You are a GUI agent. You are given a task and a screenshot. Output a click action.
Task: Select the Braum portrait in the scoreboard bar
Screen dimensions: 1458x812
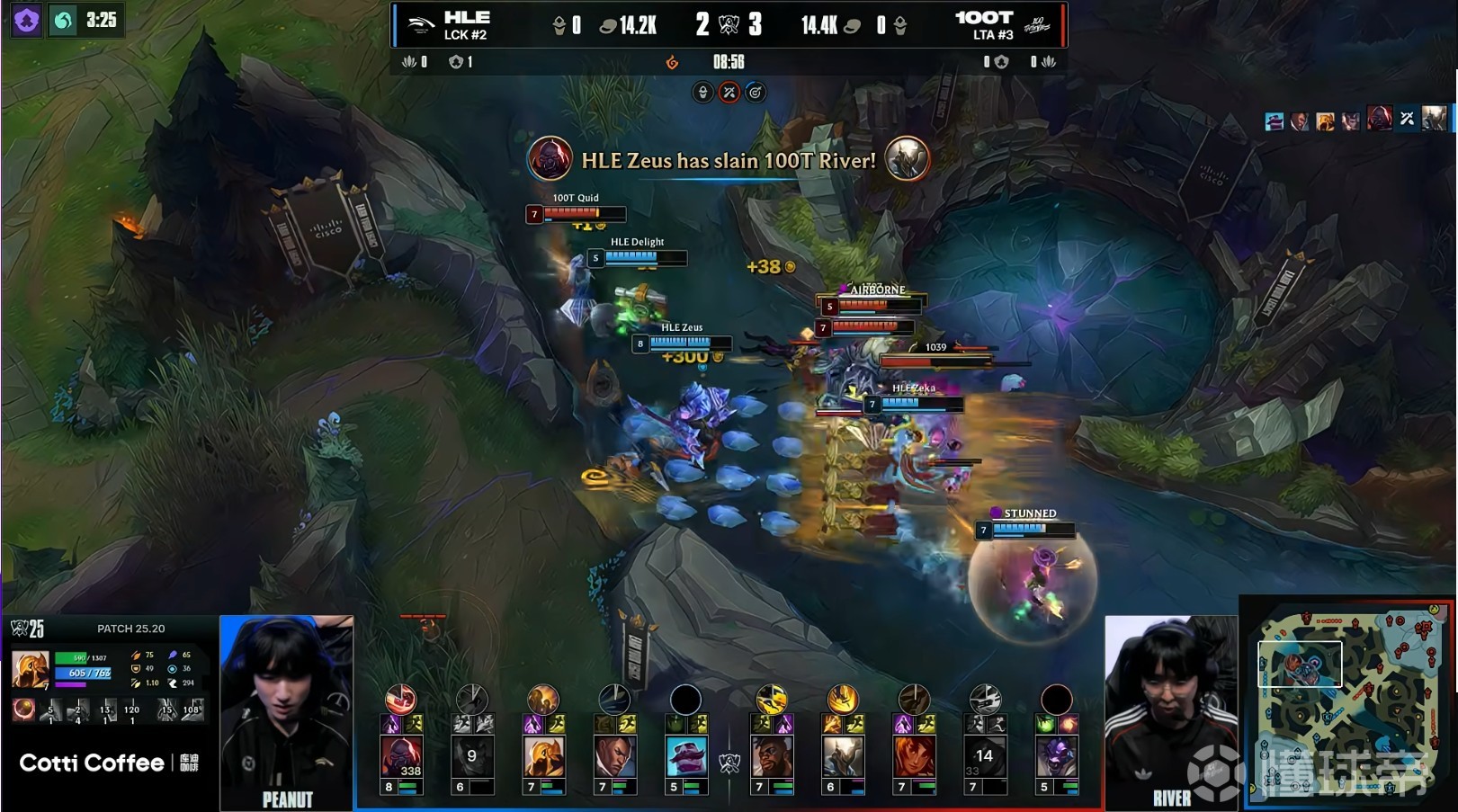[685, 757]
